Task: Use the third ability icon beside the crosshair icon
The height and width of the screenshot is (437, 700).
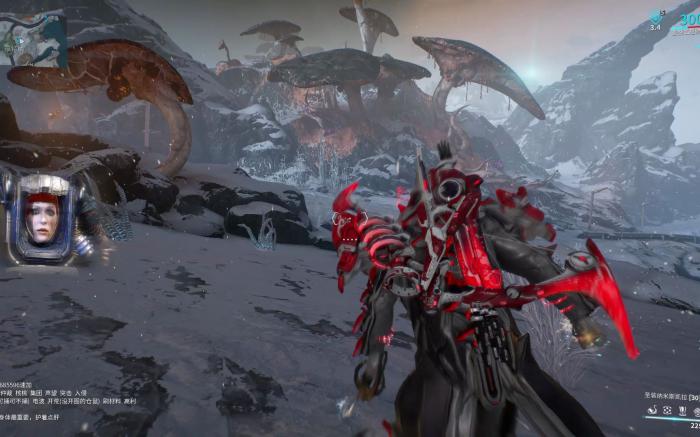Action: (681, 410)
